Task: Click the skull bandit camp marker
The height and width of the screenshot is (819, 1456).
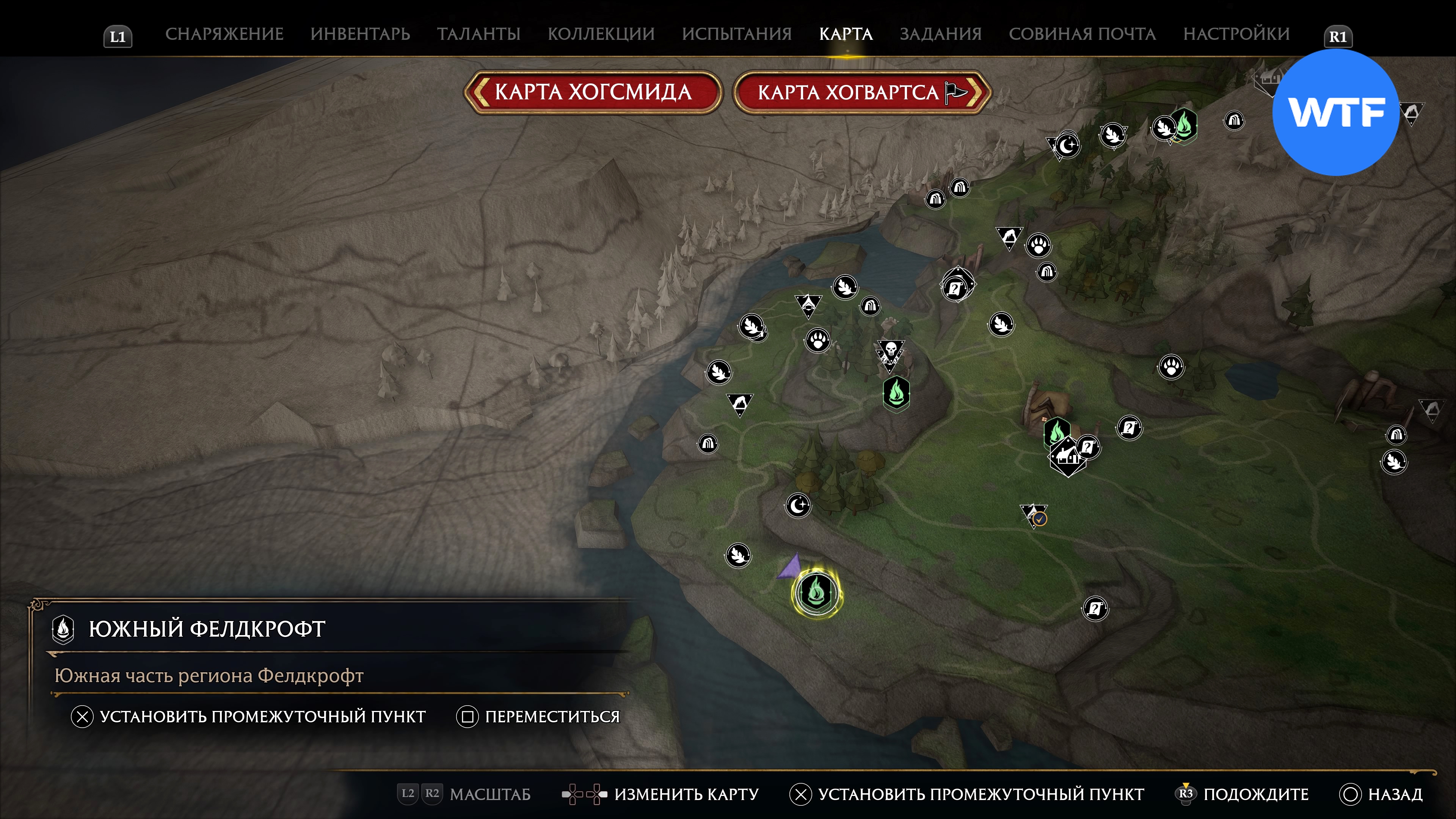Action: click(x=890, y=353)
